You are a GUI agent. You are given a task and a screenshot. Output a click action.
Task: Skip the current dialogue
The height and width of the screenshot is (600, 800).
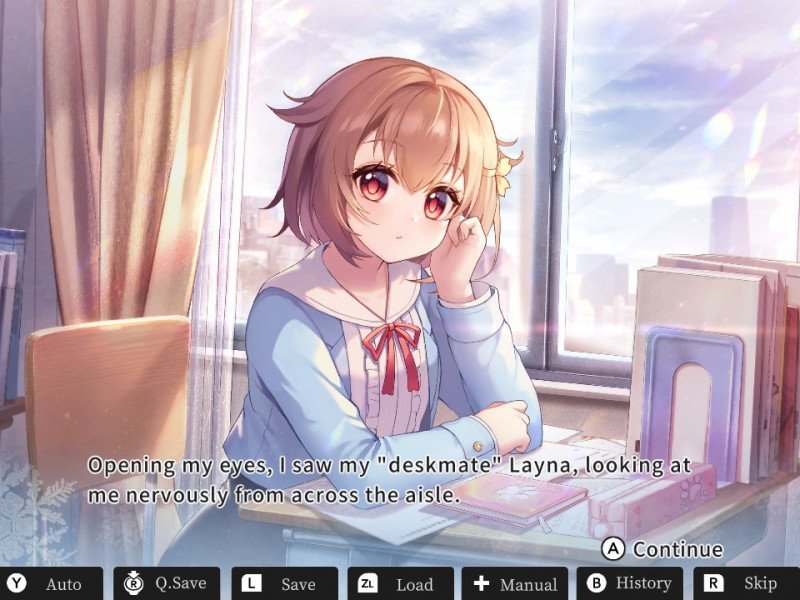click(x=744, y=584)
